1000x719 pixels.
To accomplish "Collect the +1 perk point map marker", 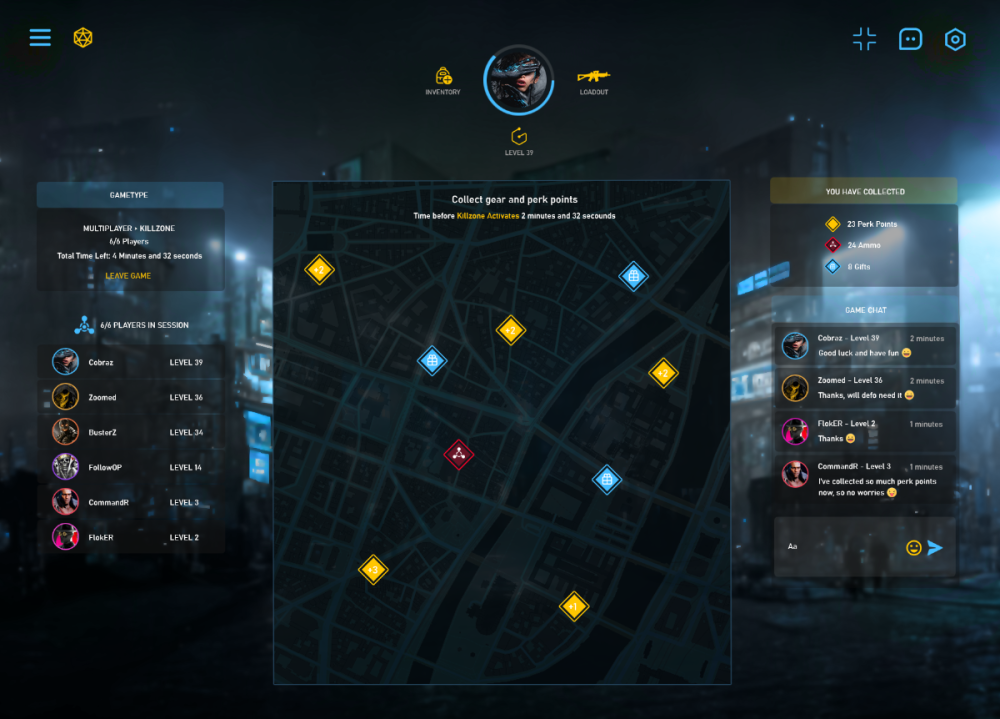I will click(x=573, y=606).
